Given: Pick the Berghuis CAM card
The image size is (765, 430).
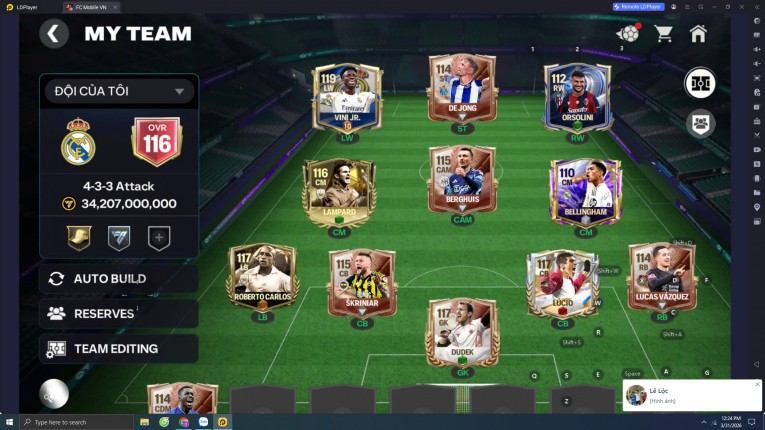Looking at the screenshot, I should coord(462,183).
